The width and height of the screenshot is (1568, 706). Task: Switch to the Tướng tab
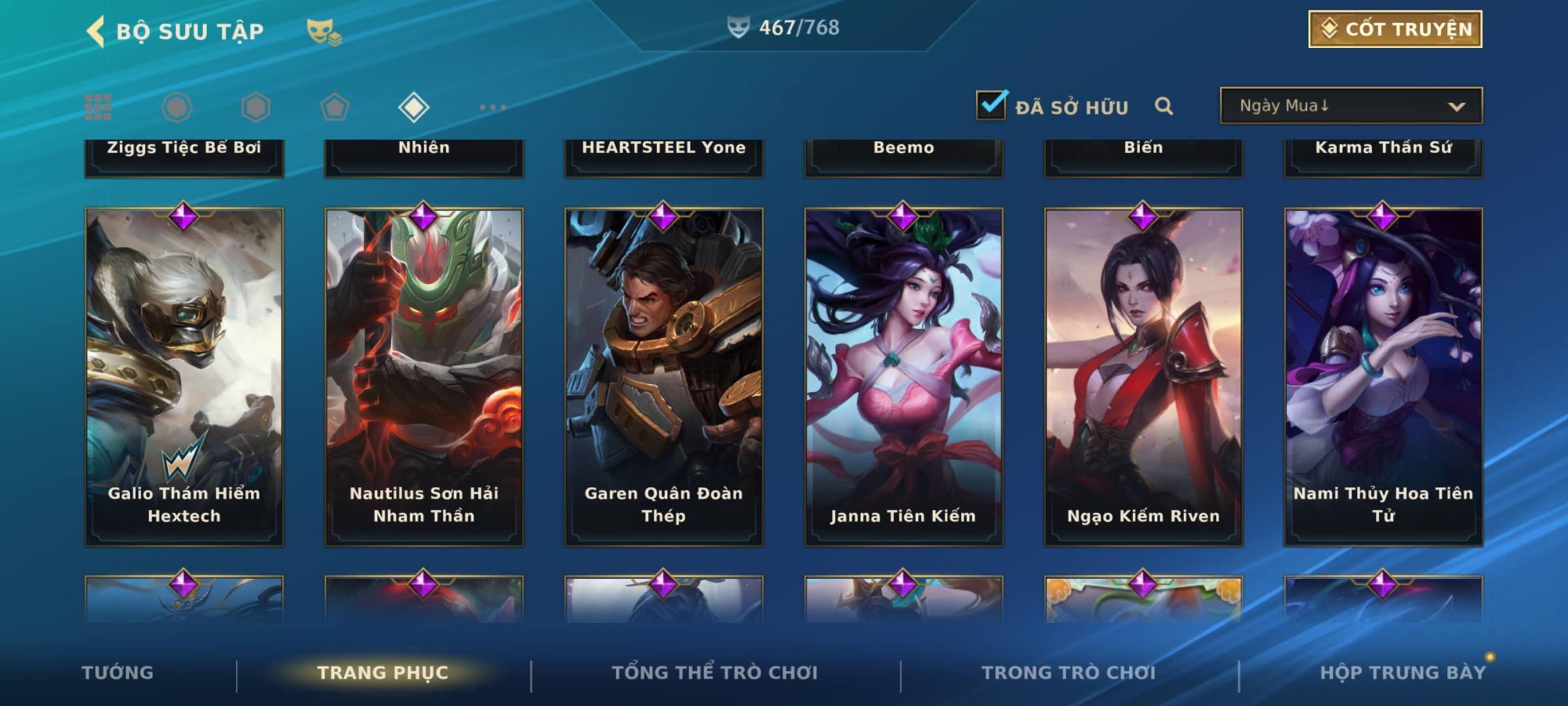[118, 673]
